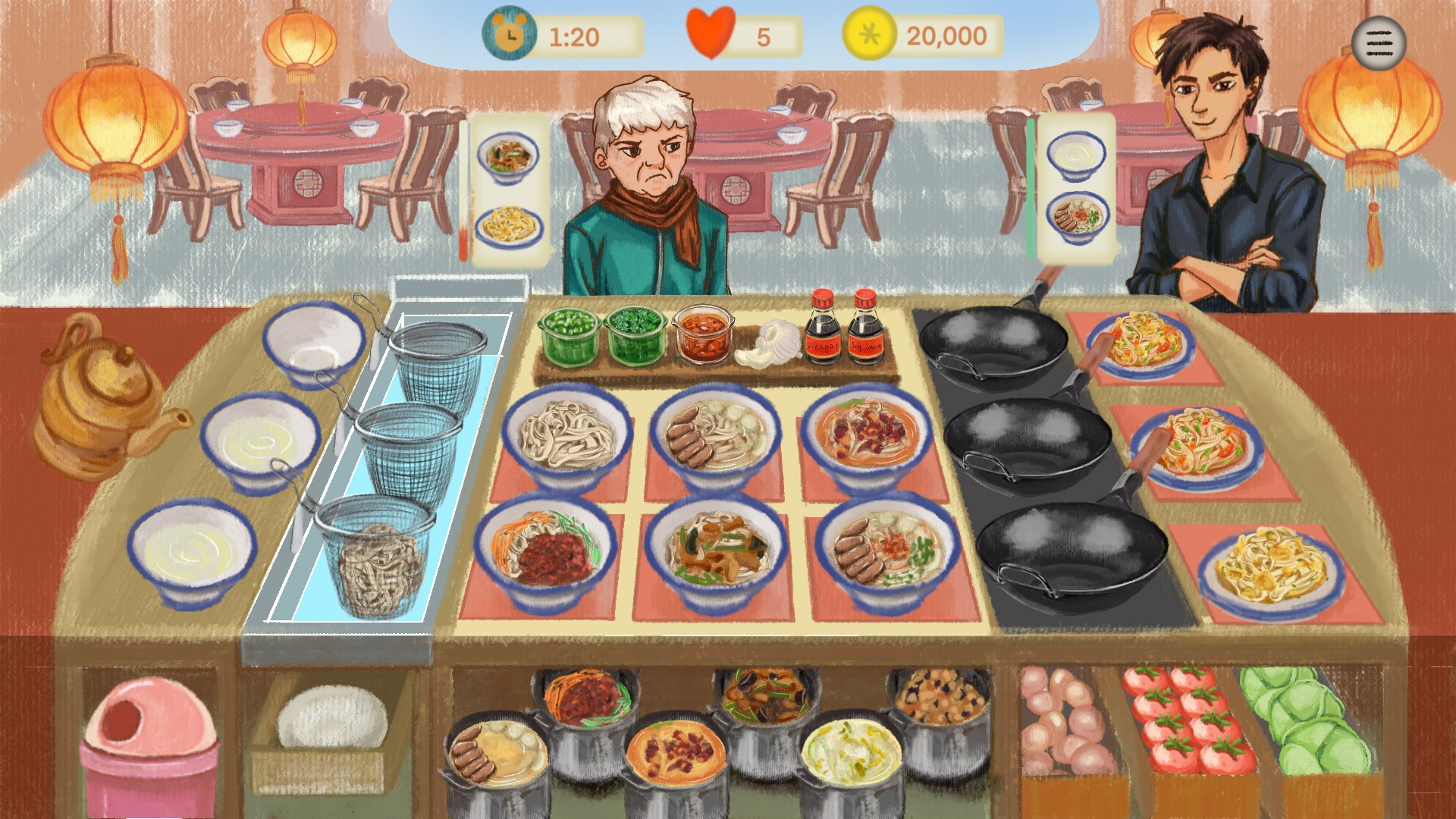Viewport: 1456px width, 819px height.
Task: Select the Soy Sauce bottle
Action: pyautogui.click(x=864, y=328)
